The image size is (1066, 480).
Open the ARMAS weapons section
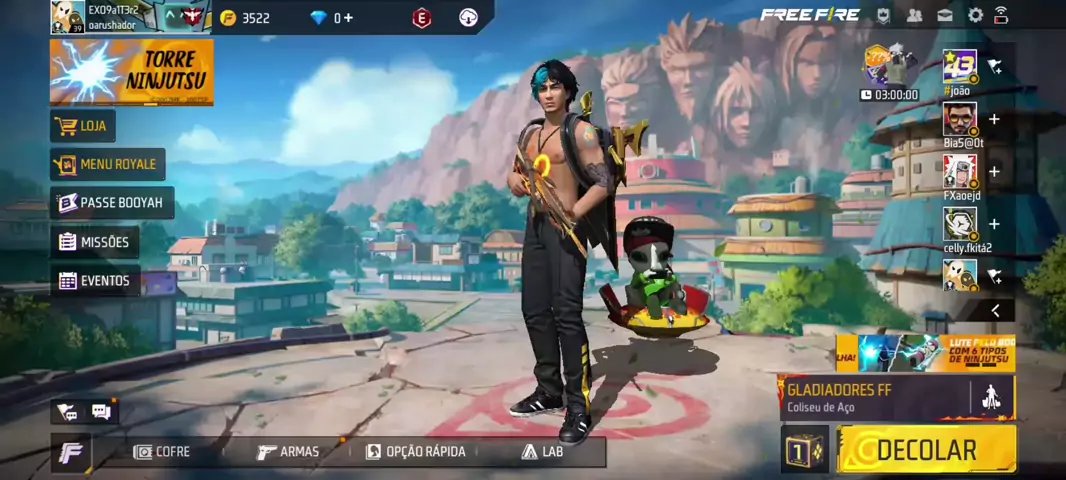(288, 452)
